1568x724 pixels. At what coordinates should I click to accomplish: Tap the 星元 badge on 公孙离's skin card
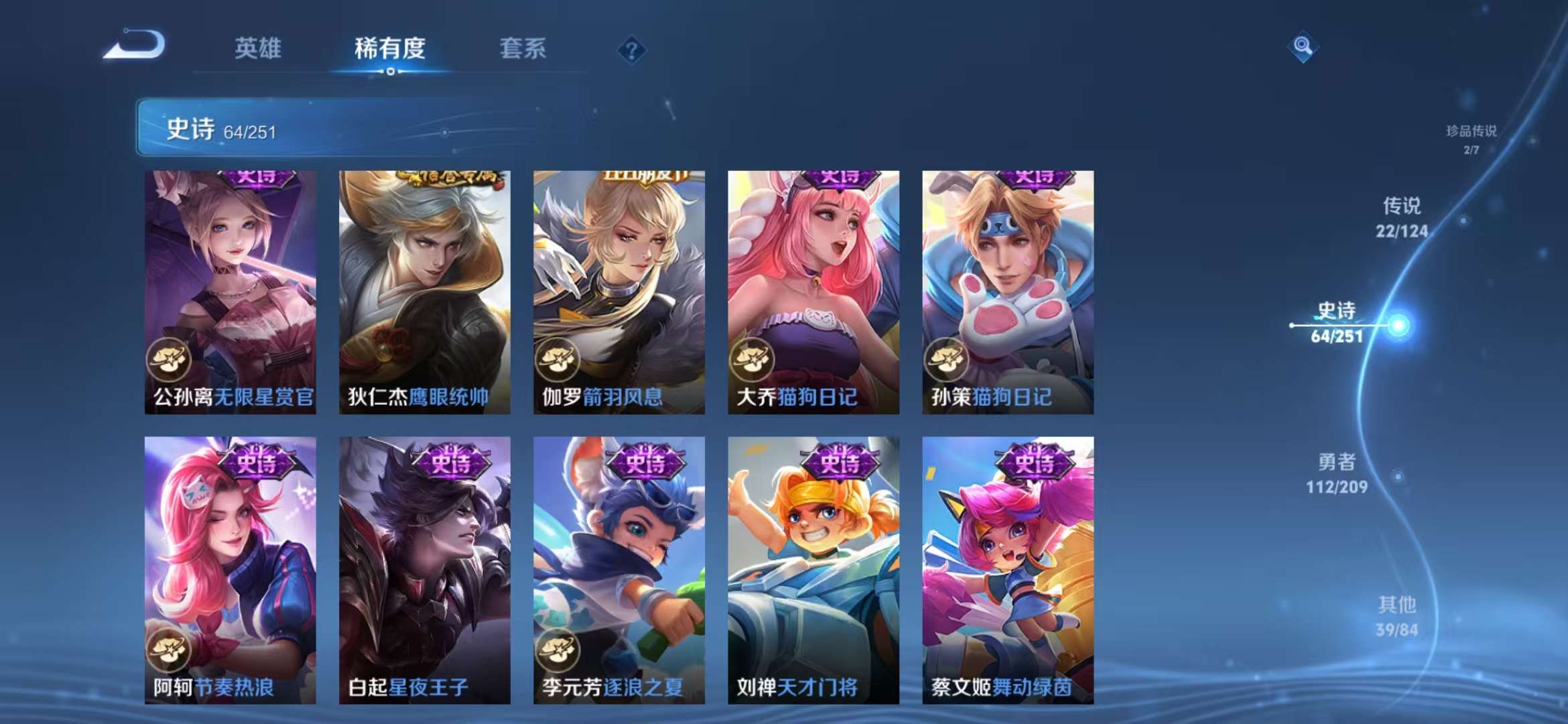pos(170,360)
